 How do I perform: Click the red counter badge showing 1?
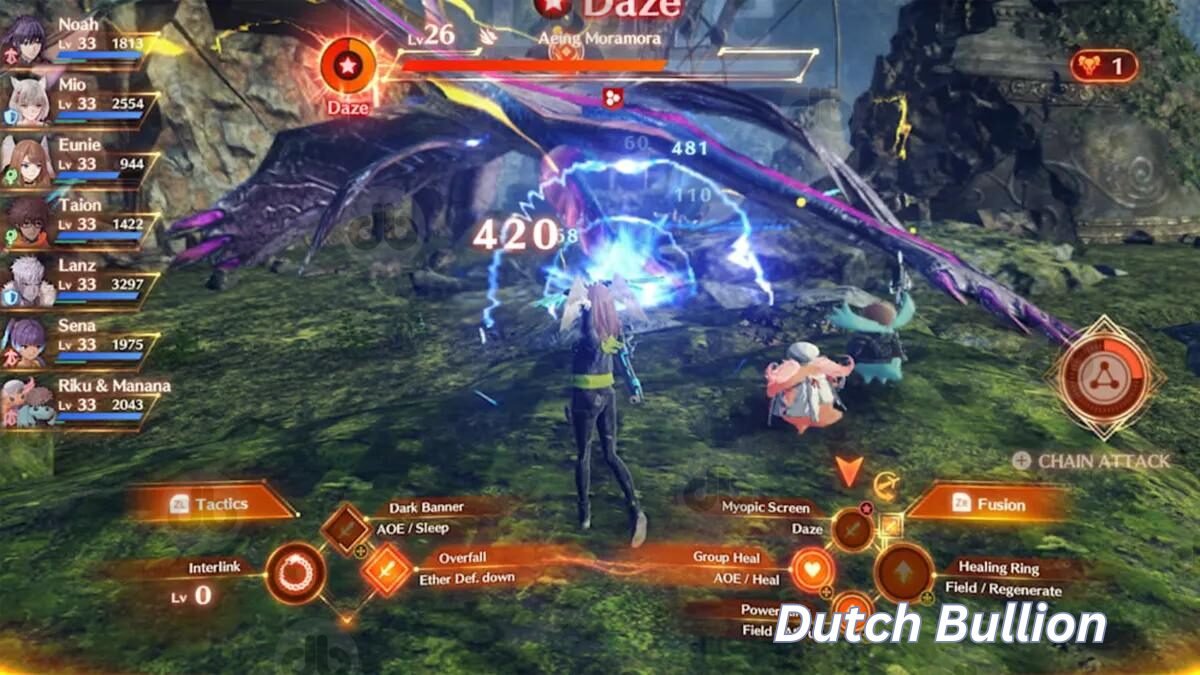coord(1103,67)
